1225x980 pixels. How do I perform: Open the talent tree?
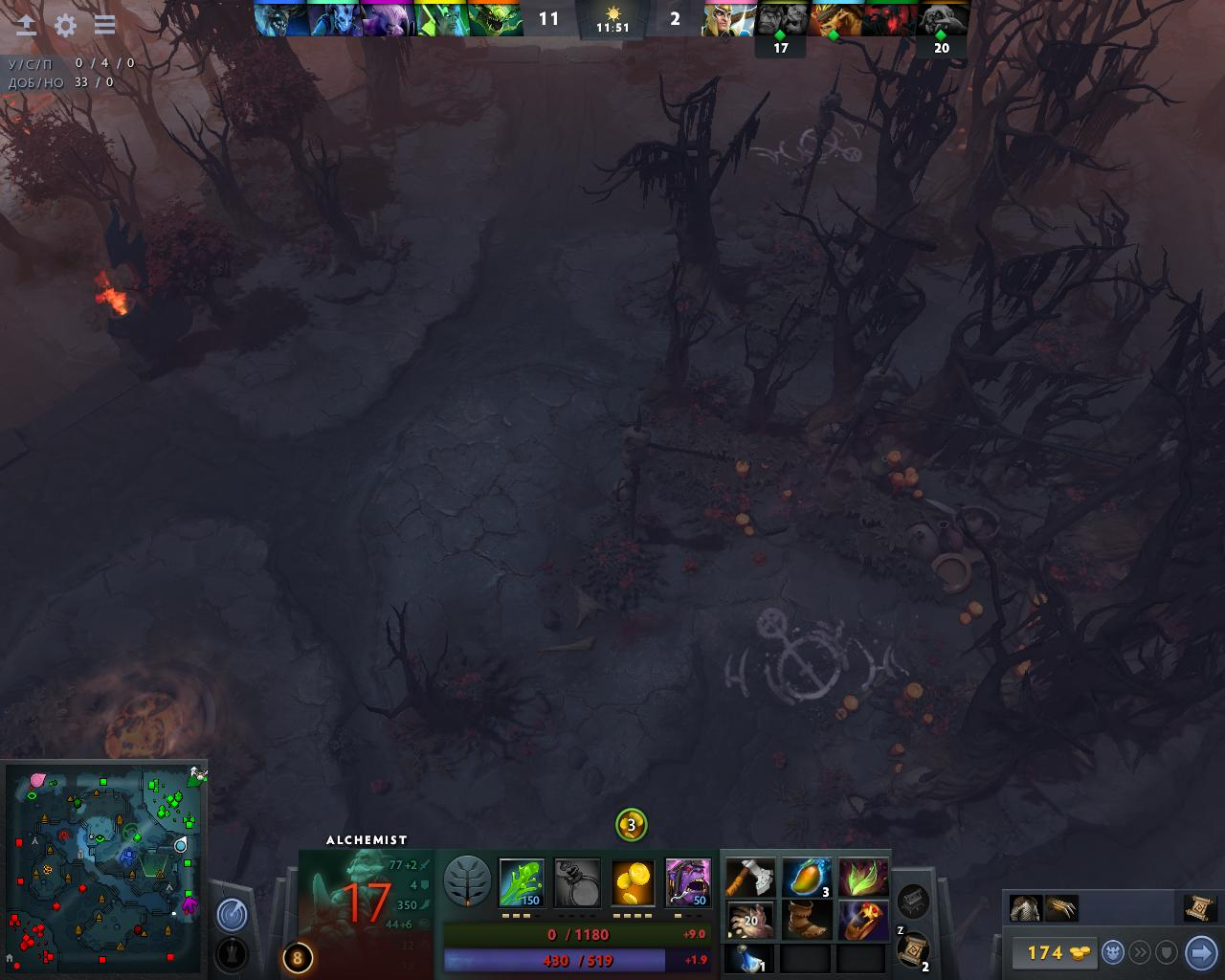tap(467, 881)
